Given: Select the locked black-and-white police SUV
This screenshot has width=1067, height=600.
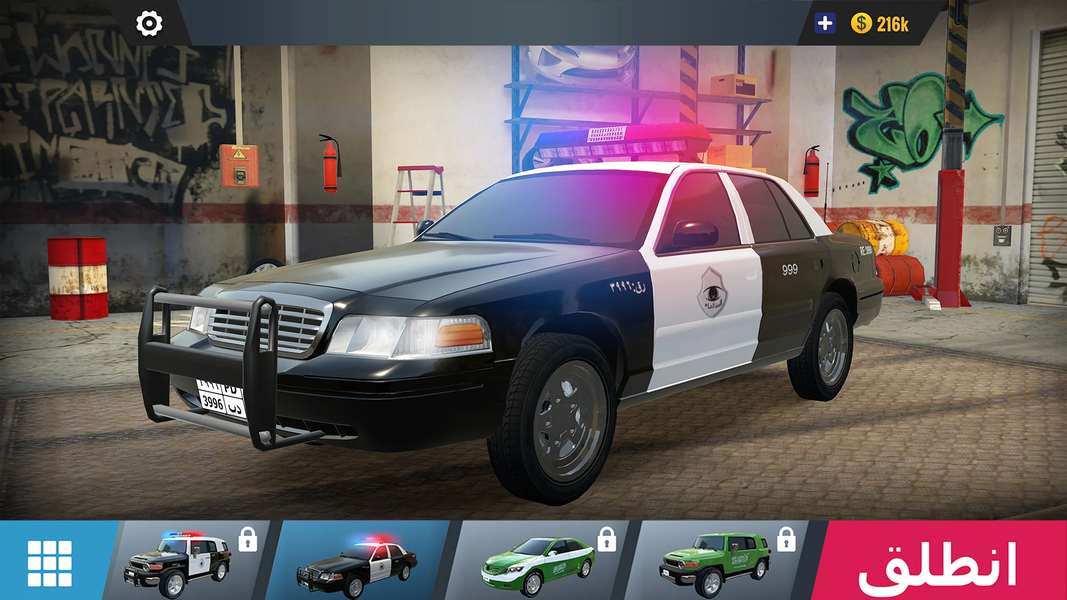Looking at the screenshot, I should [x=180, y=561].
